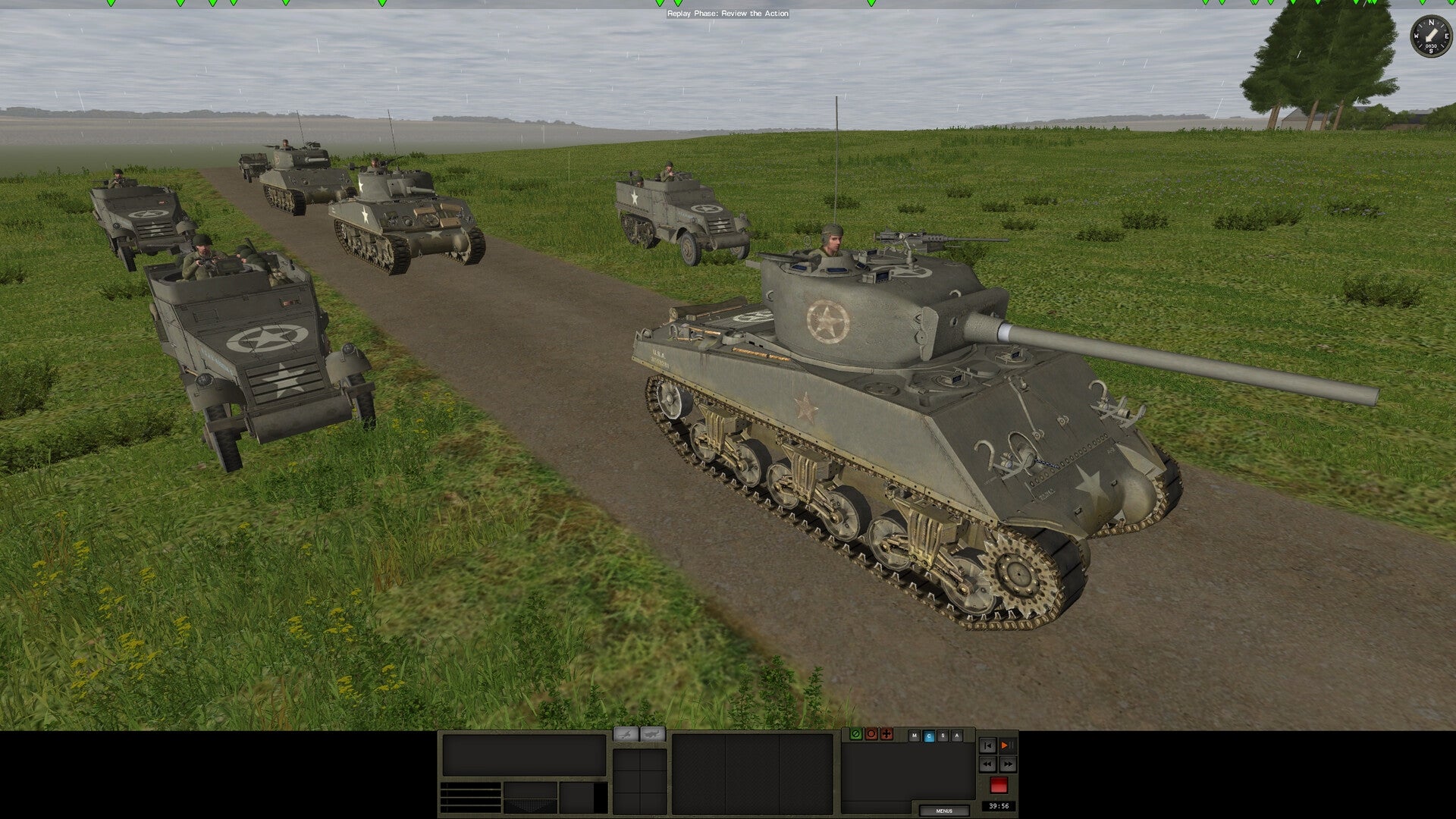
Task: Click the Replay Phase: Review the Action banner
Action: click(727, 14)
